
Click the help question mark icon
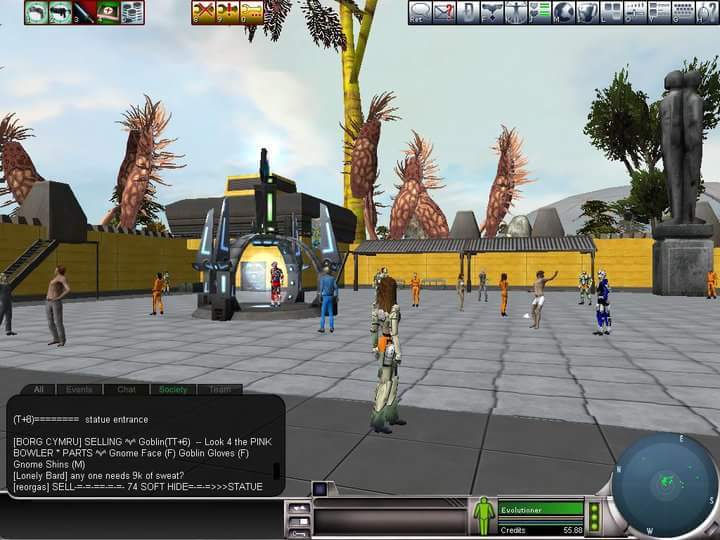708,12
